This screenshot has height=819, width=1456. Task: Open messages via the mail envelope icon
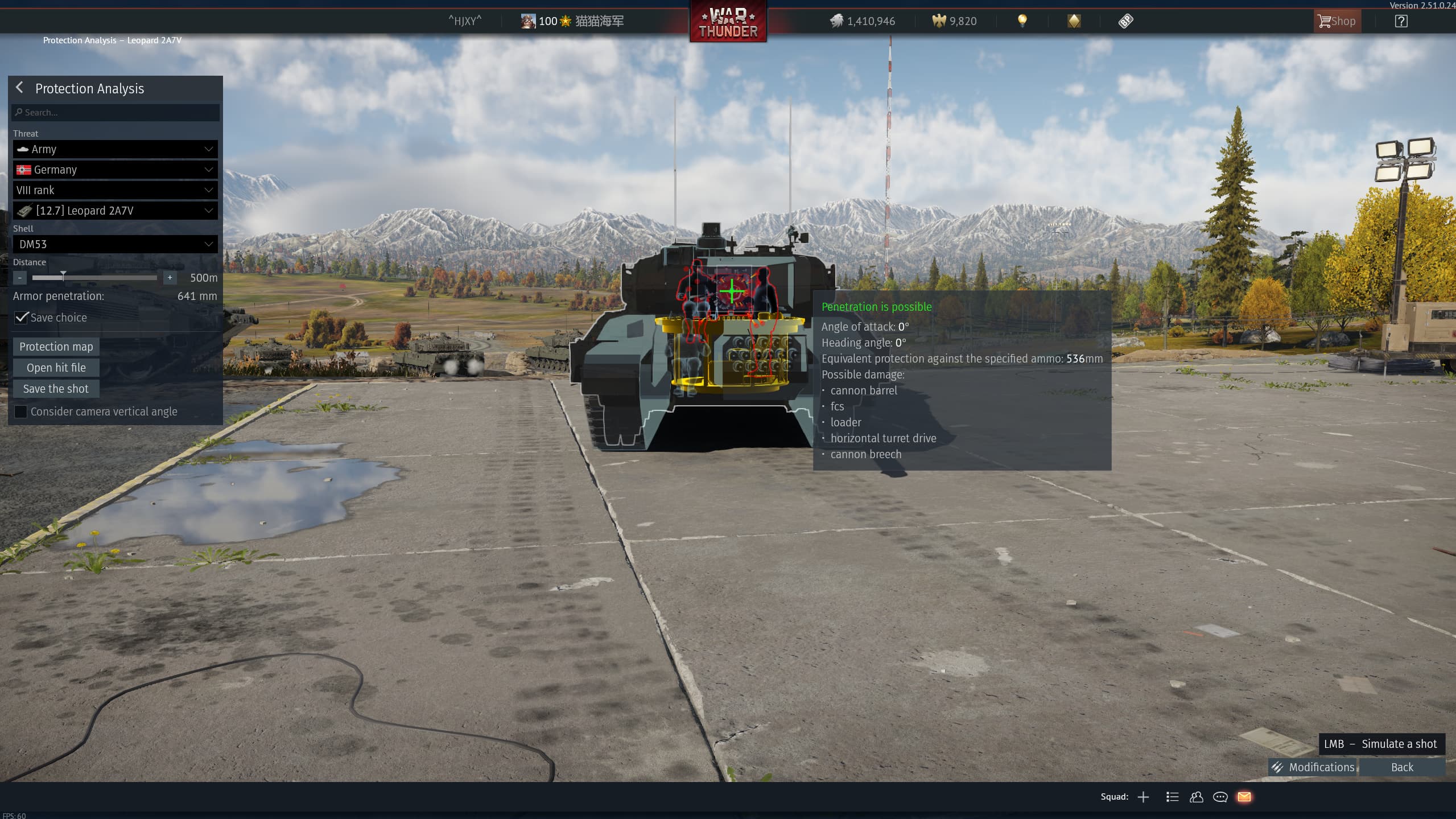[1244, 797]
